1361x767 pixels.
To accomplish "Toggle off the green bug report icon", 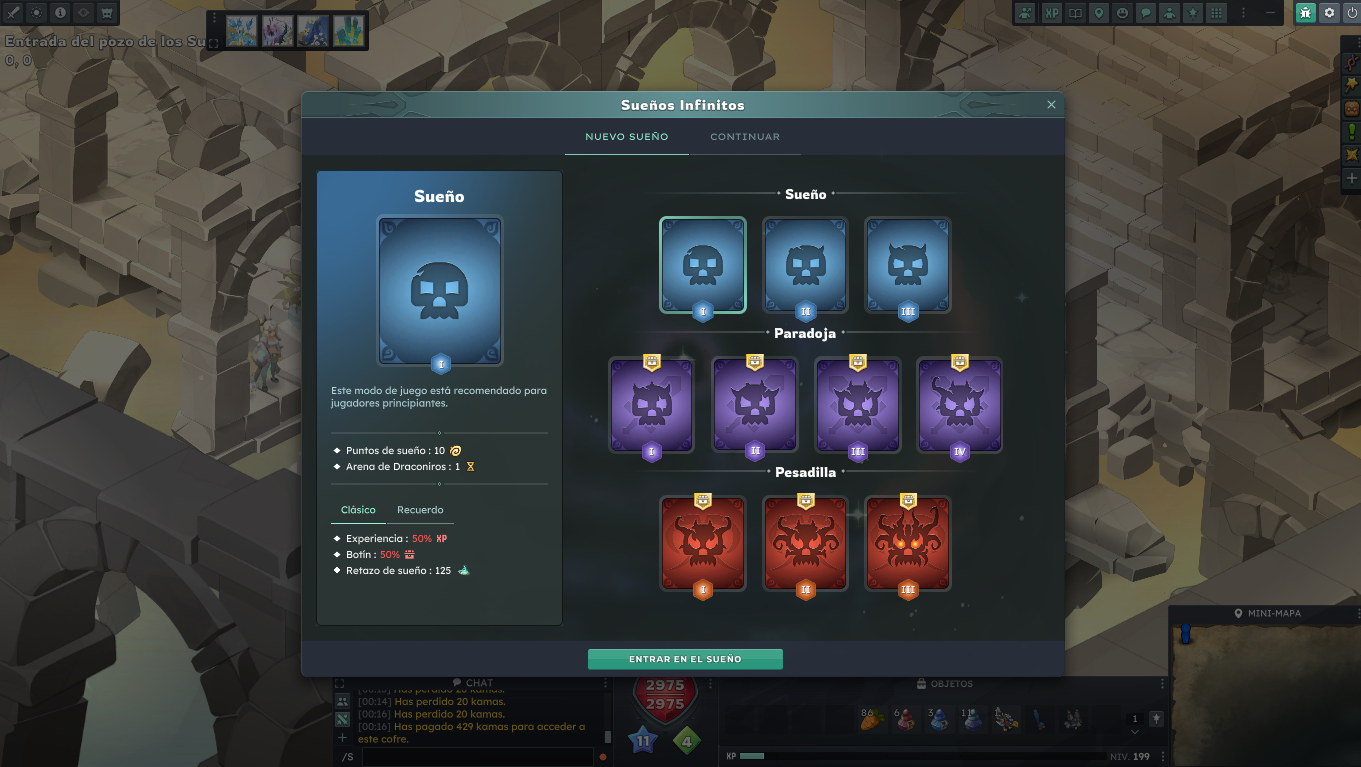I will [1304, 13].
